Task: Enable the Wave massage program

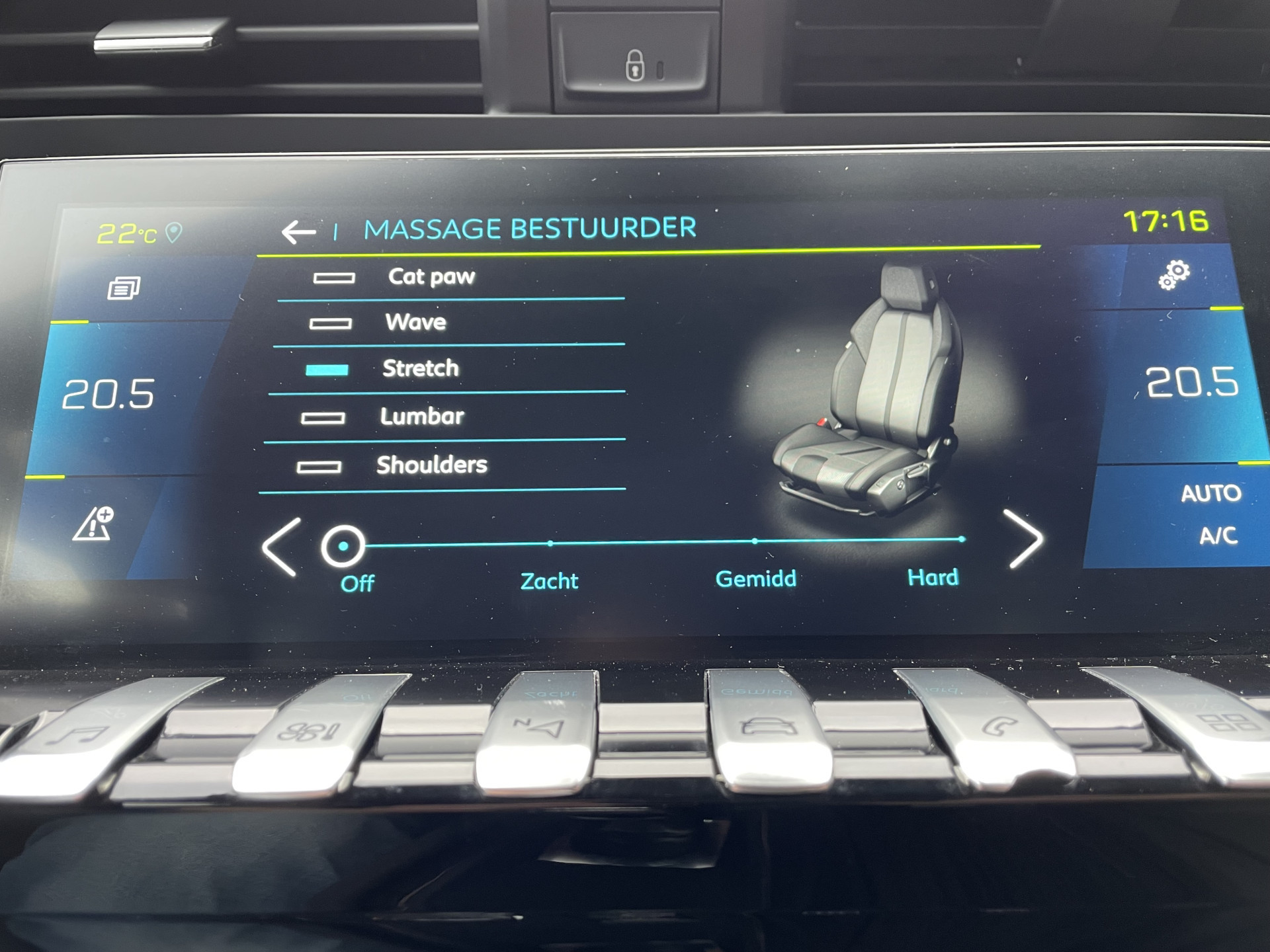Action: tap(329, 323)
